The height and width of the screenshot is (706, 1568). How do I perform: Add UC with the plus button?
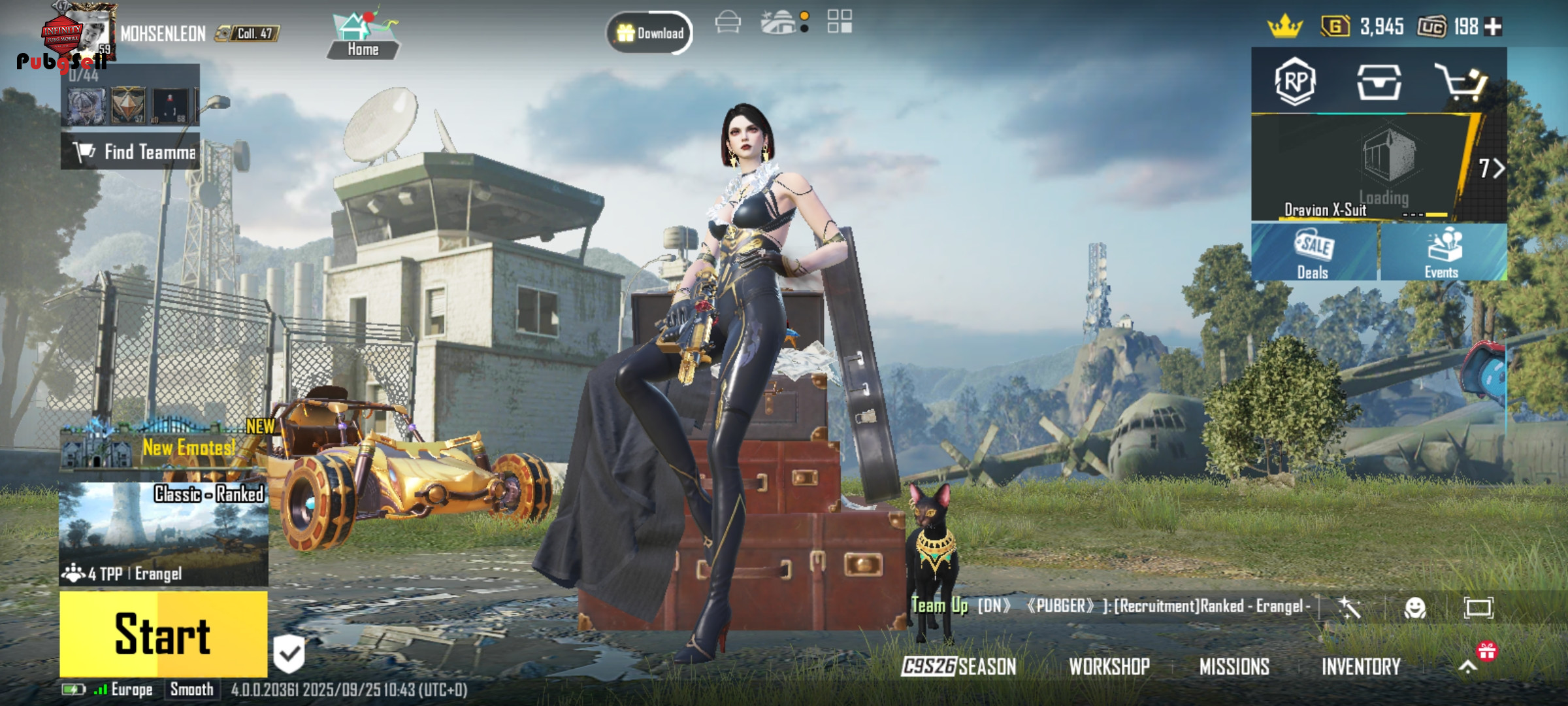[1494, 27]
